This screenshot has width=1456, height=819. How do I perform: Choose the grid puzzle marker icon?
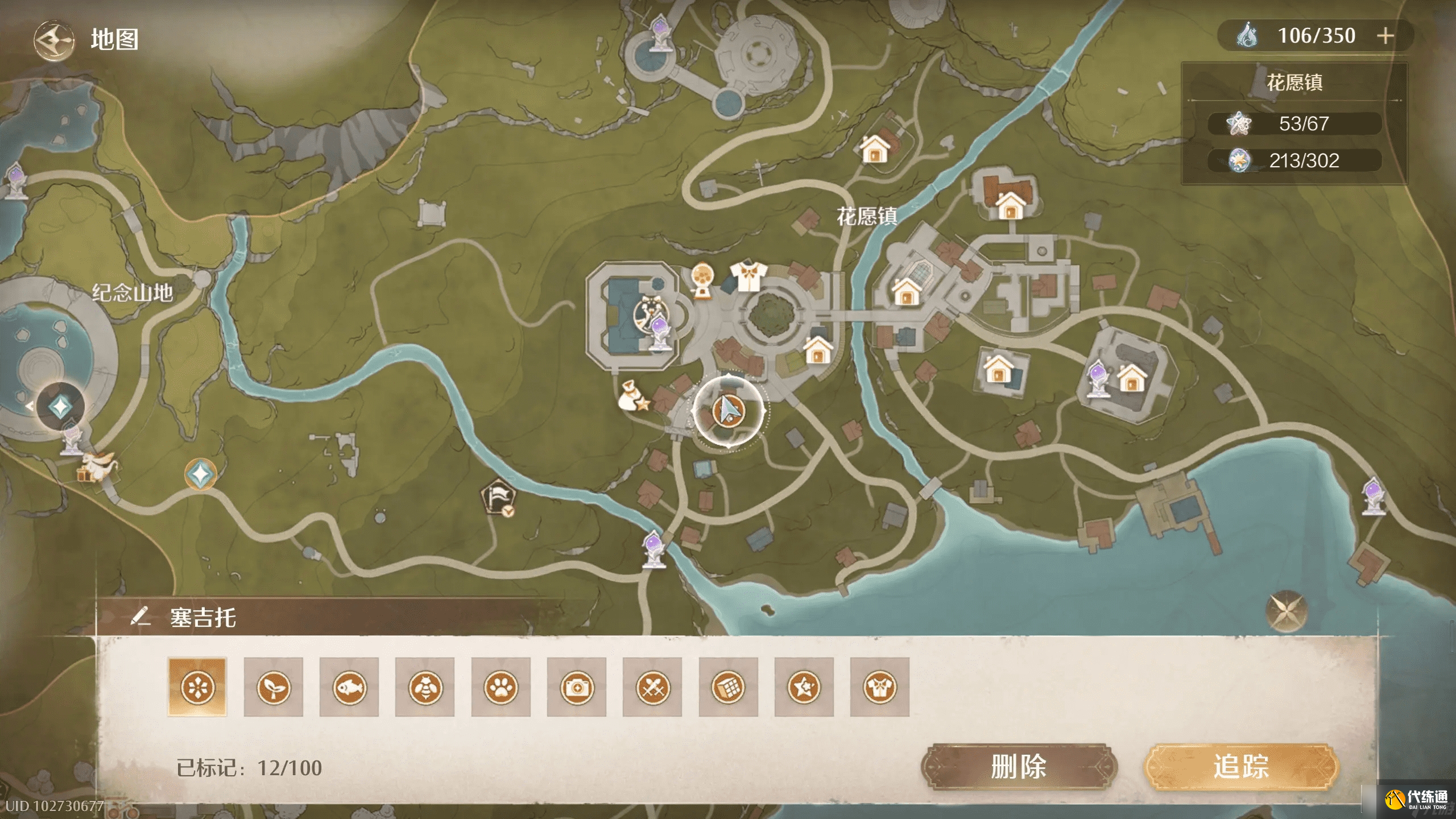coord(728,687)
